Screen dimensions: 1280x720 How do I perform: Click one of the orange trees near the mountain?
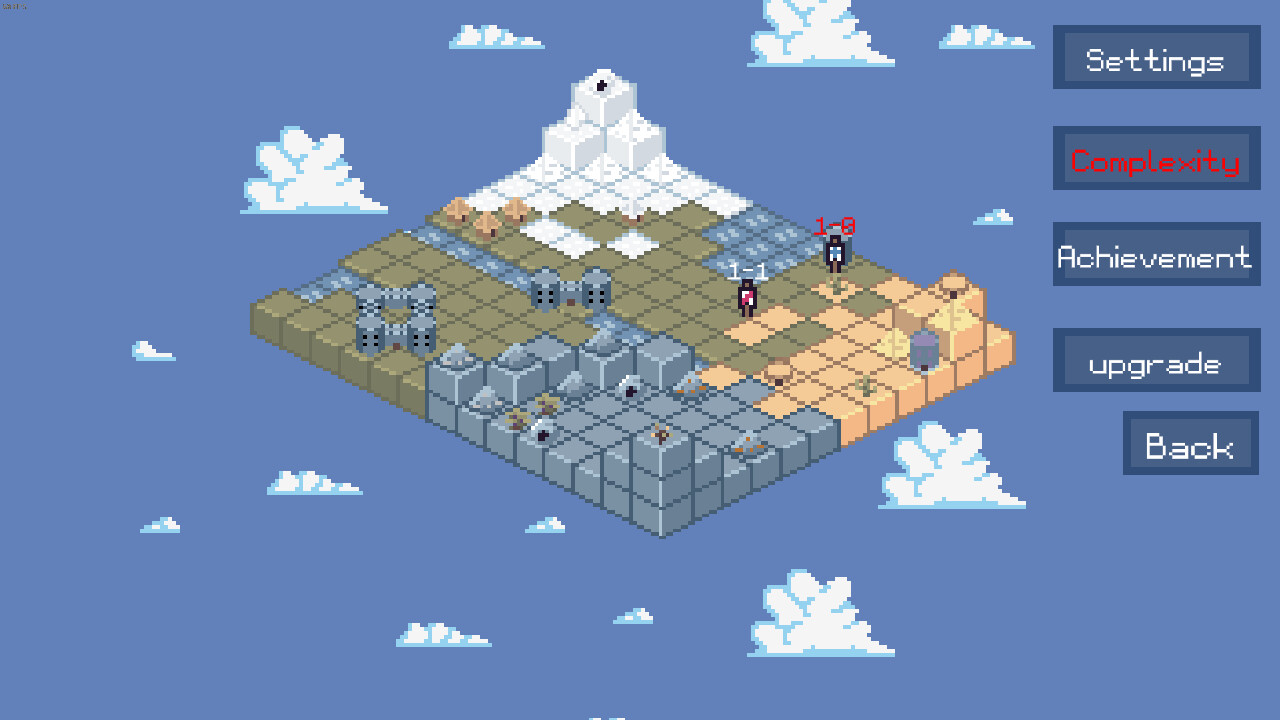(x=455, y=213)
